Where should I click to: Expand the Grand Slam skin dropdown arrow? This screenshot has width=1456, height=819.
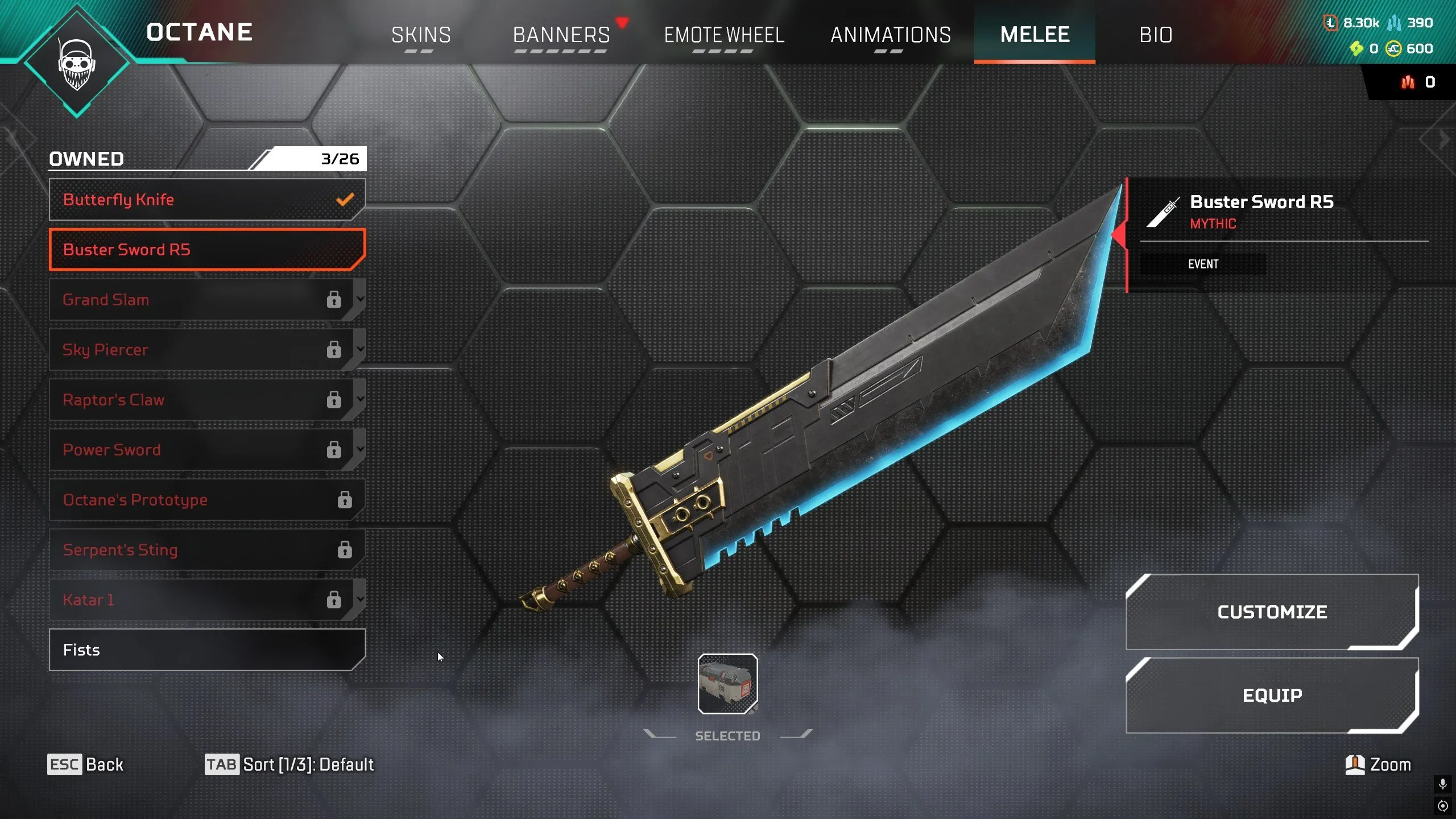coord(360,300)
